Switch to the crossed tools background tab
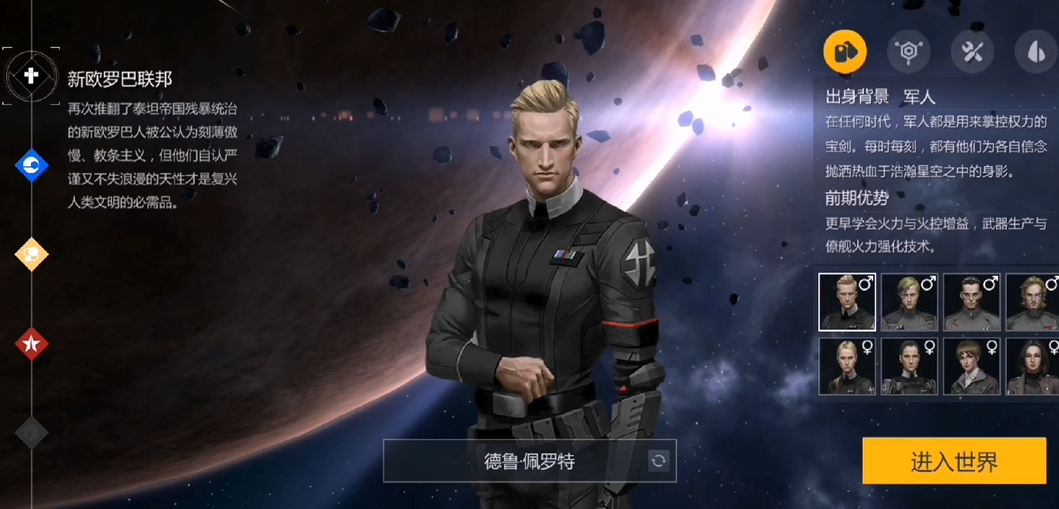 [x=972, y=51]
